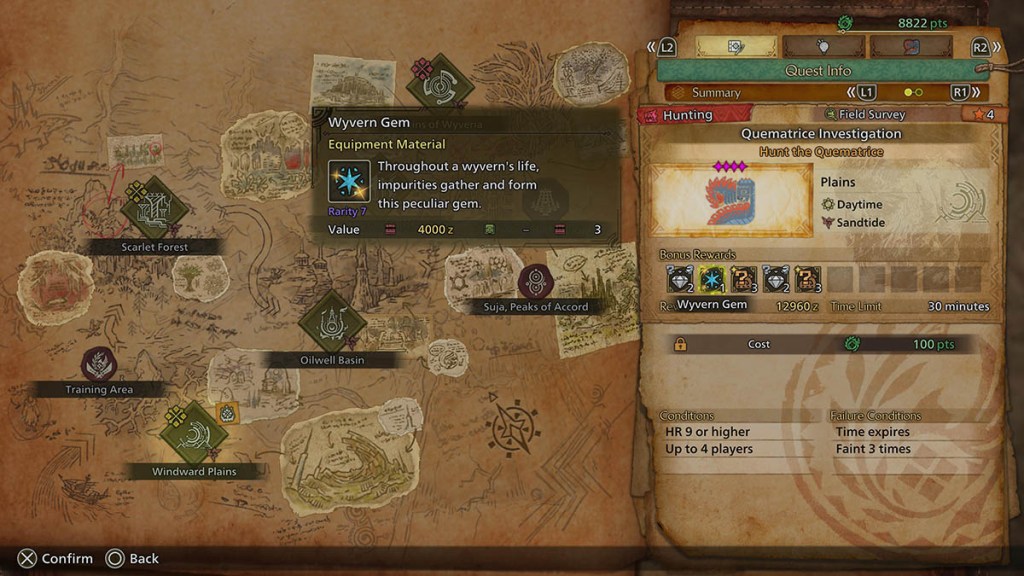
Task: Select the Wyvern Gem bonus reward slot
Action: 712,280
